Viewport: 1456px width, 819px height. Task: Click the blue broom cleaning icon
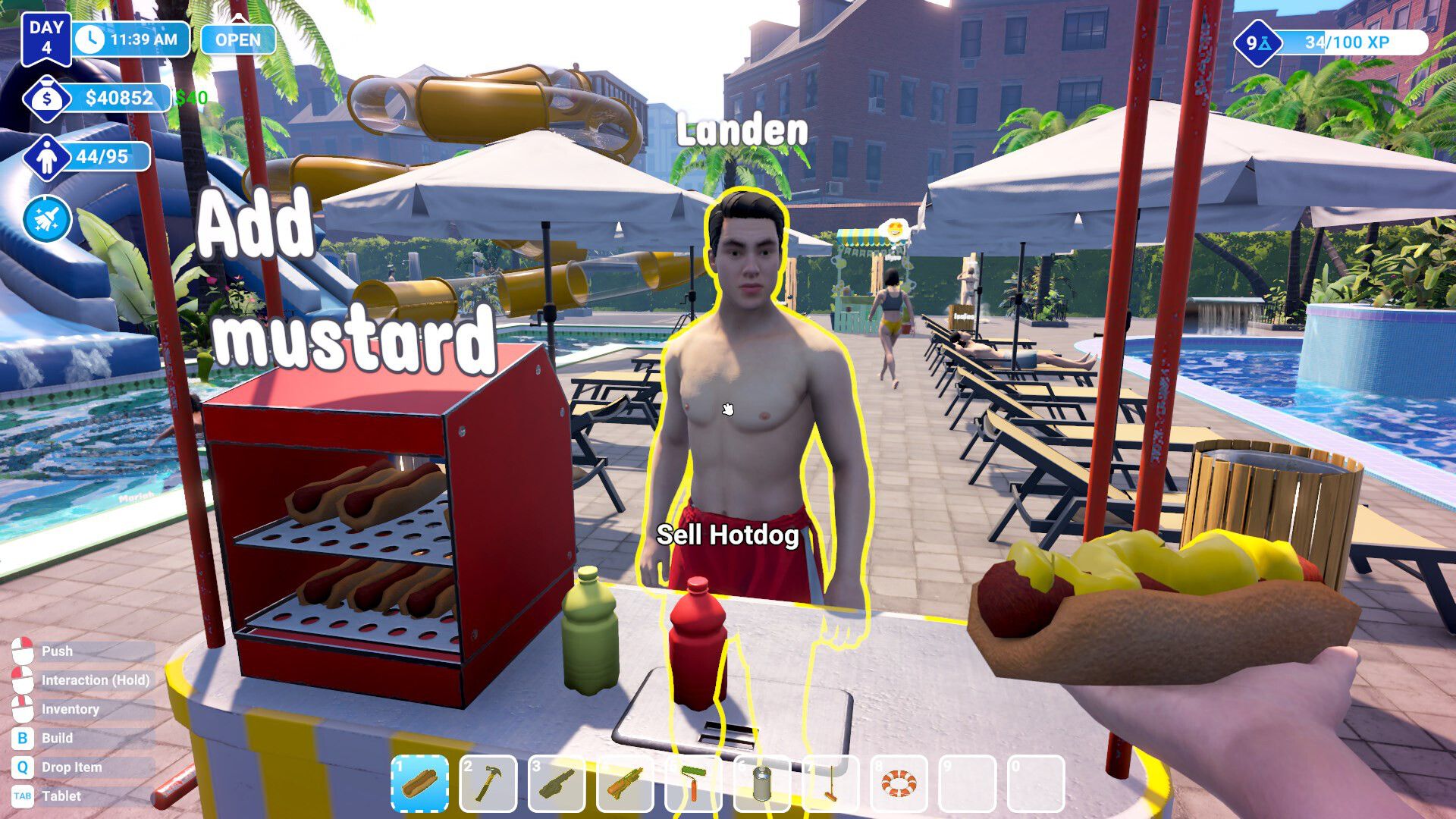[x=47, y=220]
